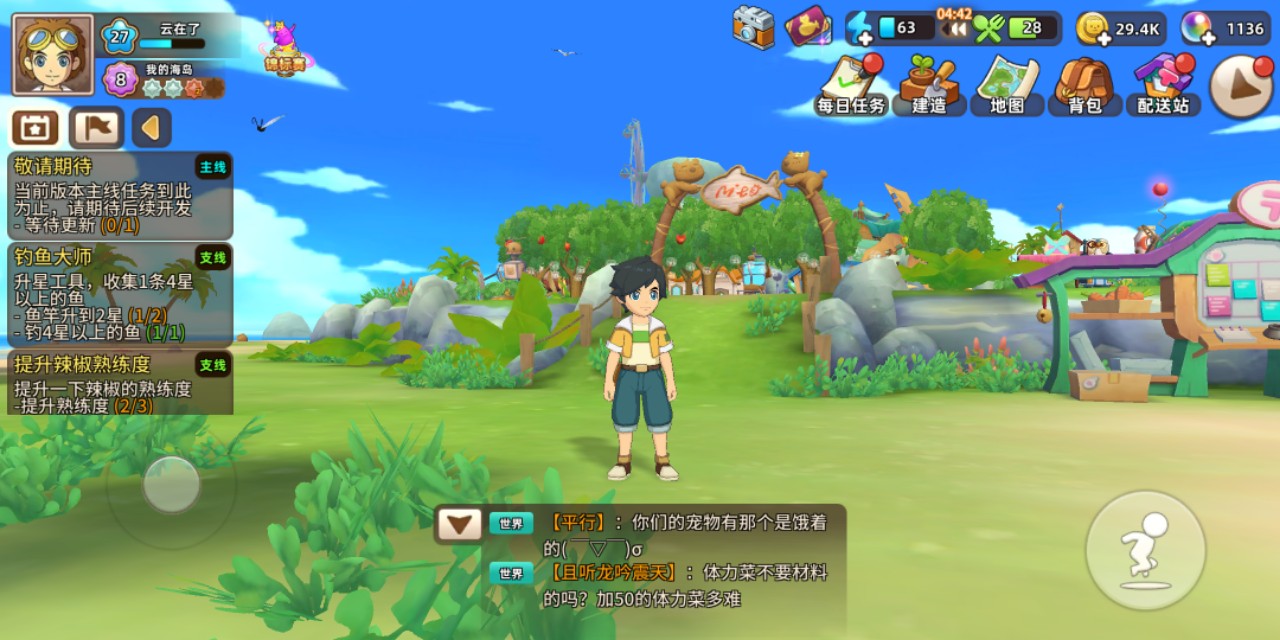Screen dimensions: 1280x640
Task: Open the 每日任务 daily tasks menu
Action: point(851,84)
